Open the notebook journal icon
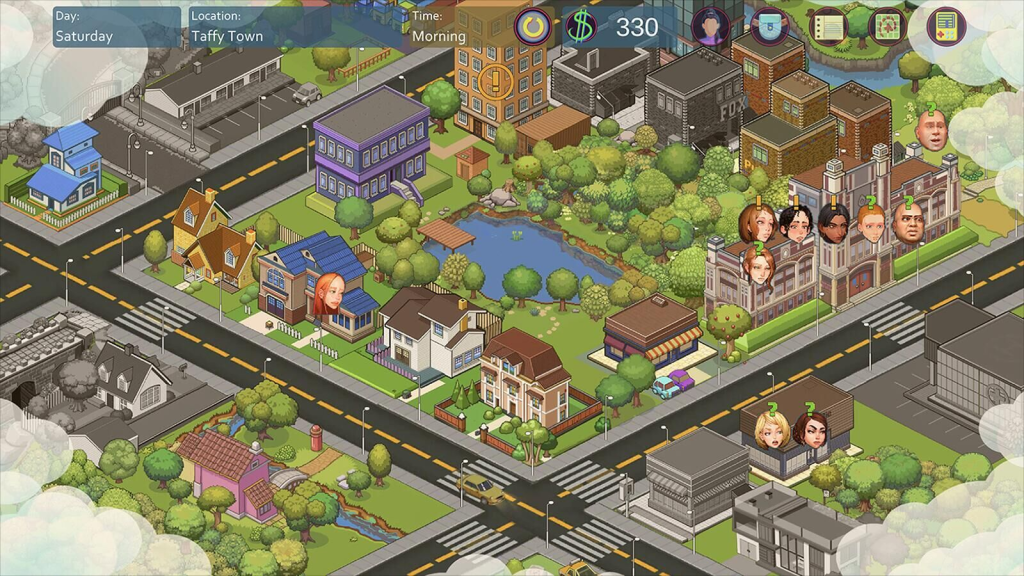Viewport: 1024px width, 576px height. (x=828, y=27)
